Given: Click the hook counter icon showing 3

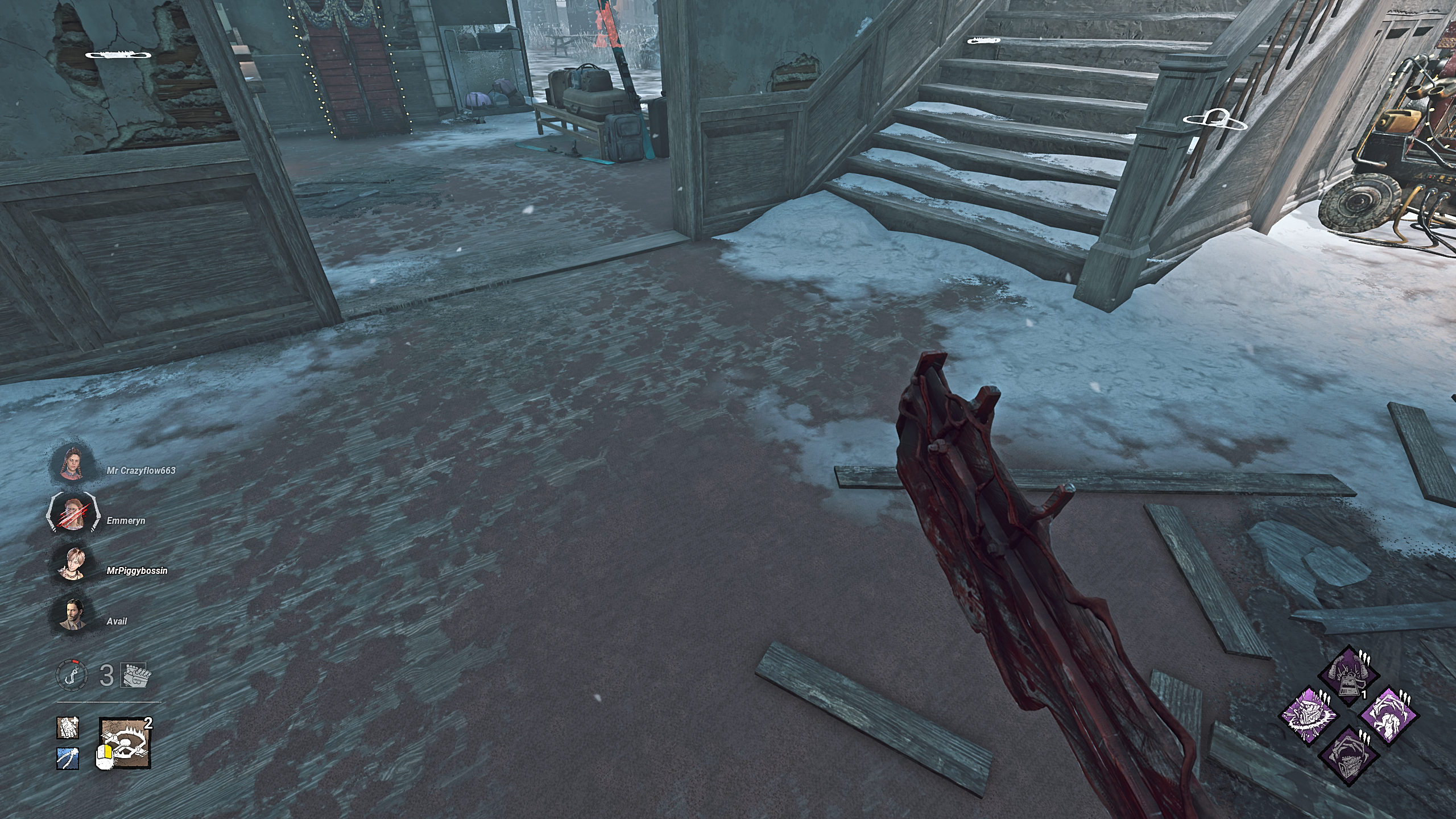Looking at the screenshot, I should click(72, 675).
